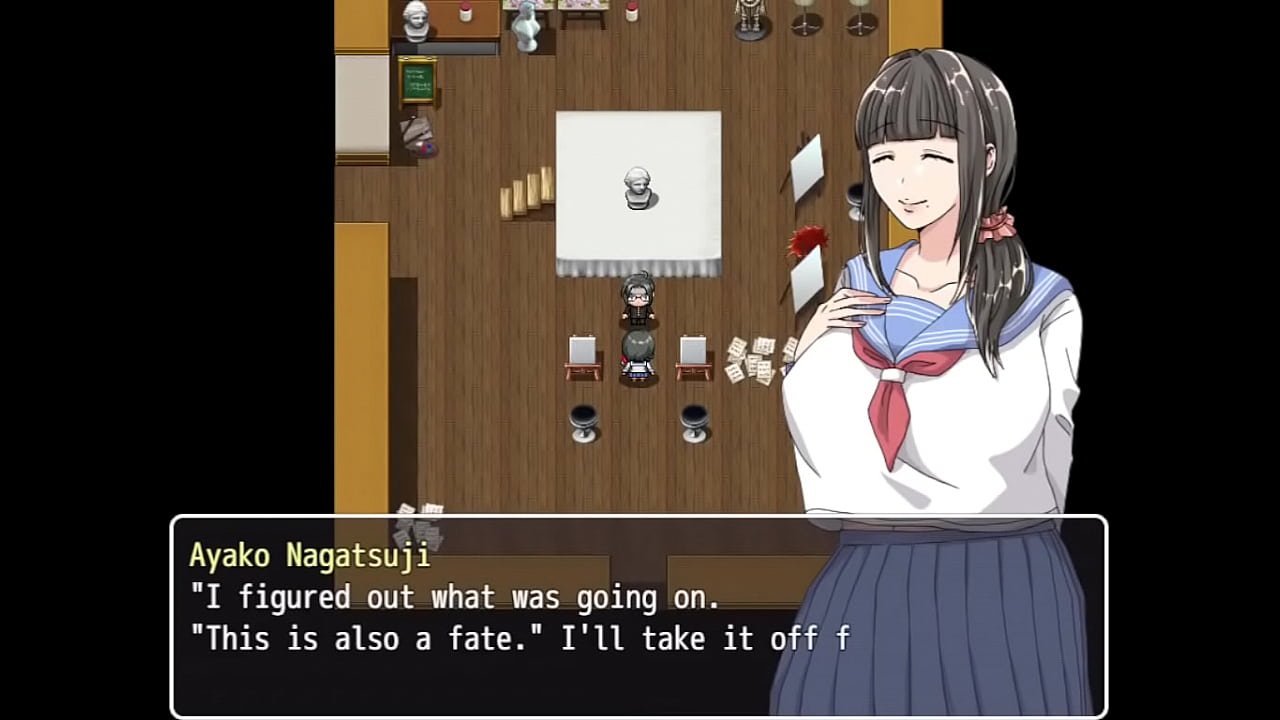Select the standing skeleton model display
Image resolution: width=1280 pixels, height=720 pixels.
coord(750,20)
